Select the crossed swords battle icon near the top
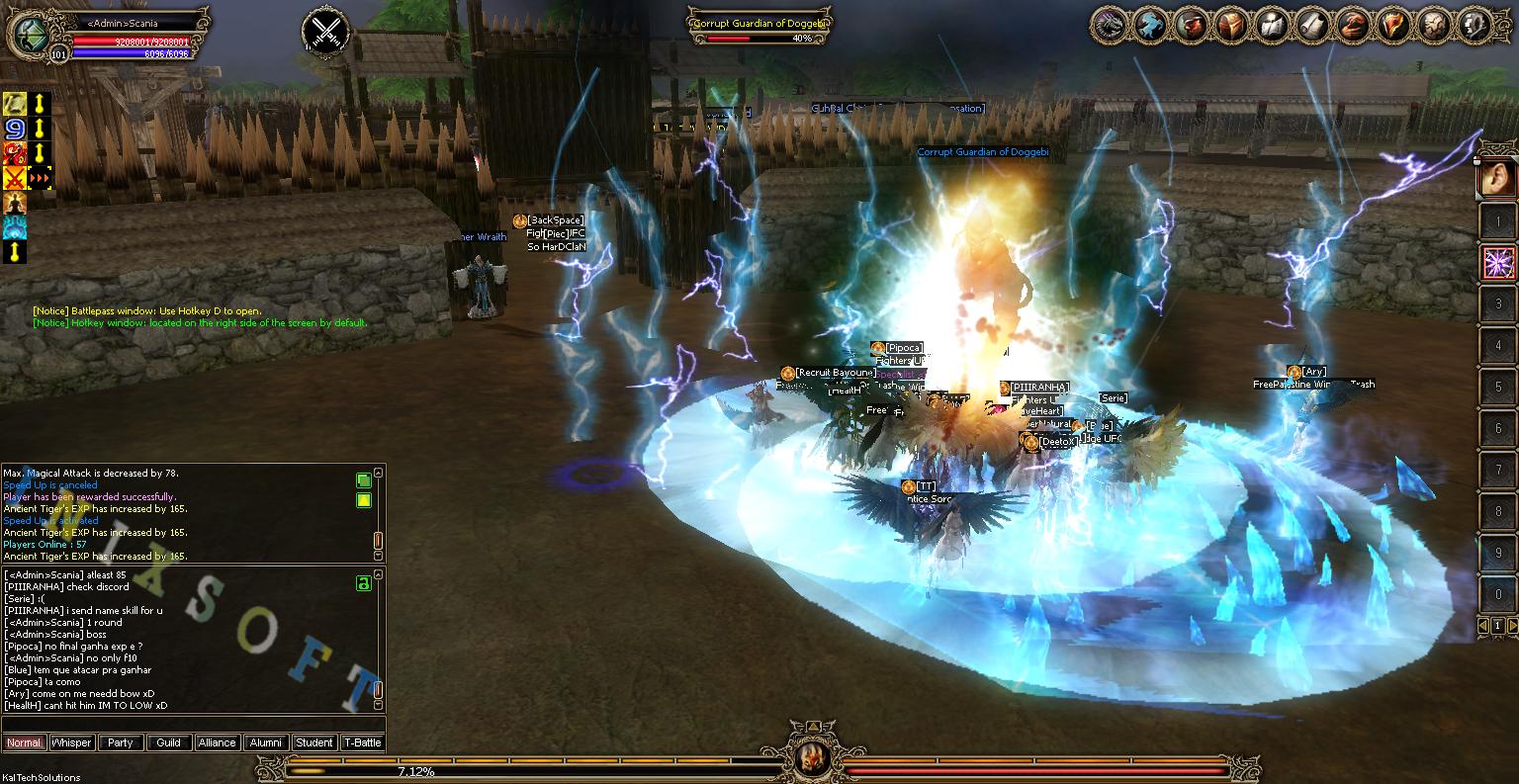This screenshot has width=1519, height=784. coord(325,31)
